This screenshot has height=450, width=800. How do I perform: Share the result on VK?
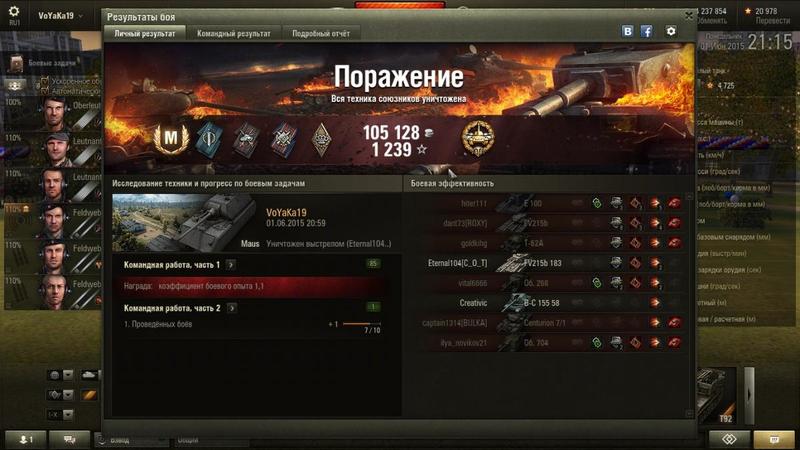628,31
